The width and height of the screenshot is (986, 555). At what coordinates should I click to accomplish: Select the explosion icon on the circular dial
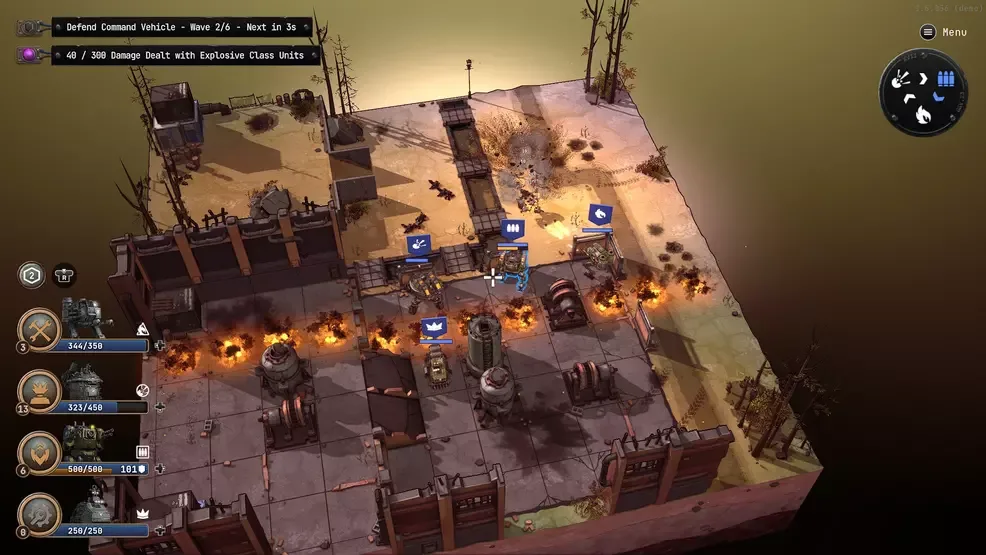[900, 79]
